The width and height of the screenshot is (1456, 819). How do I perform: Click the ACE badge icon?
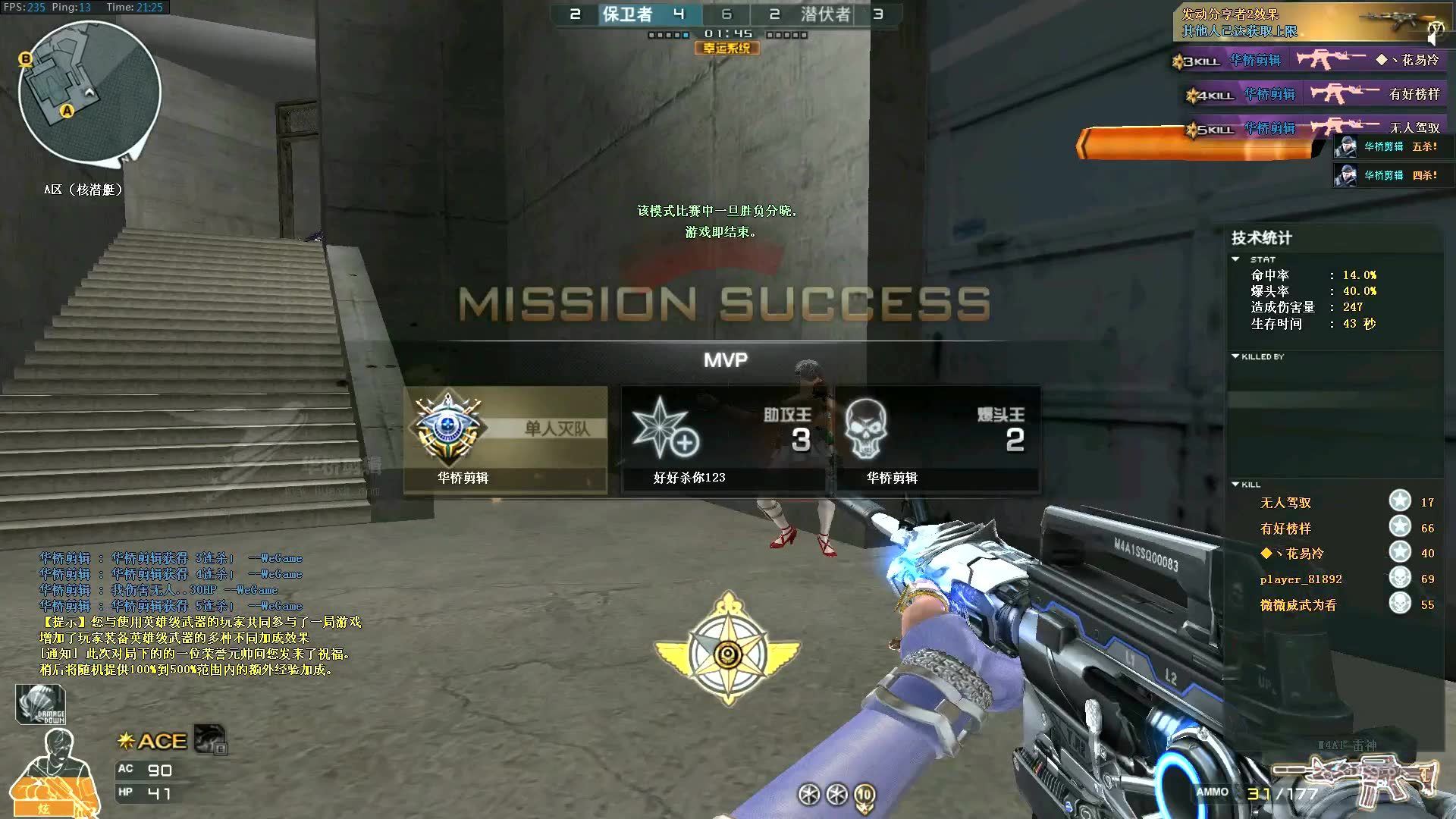(x=153, y=741)
